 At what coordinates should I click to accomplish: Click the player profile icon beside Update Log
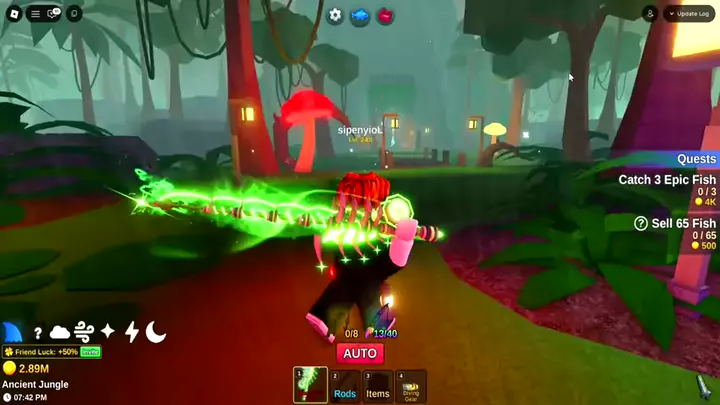pyautogui.click(x=650, y=14)
